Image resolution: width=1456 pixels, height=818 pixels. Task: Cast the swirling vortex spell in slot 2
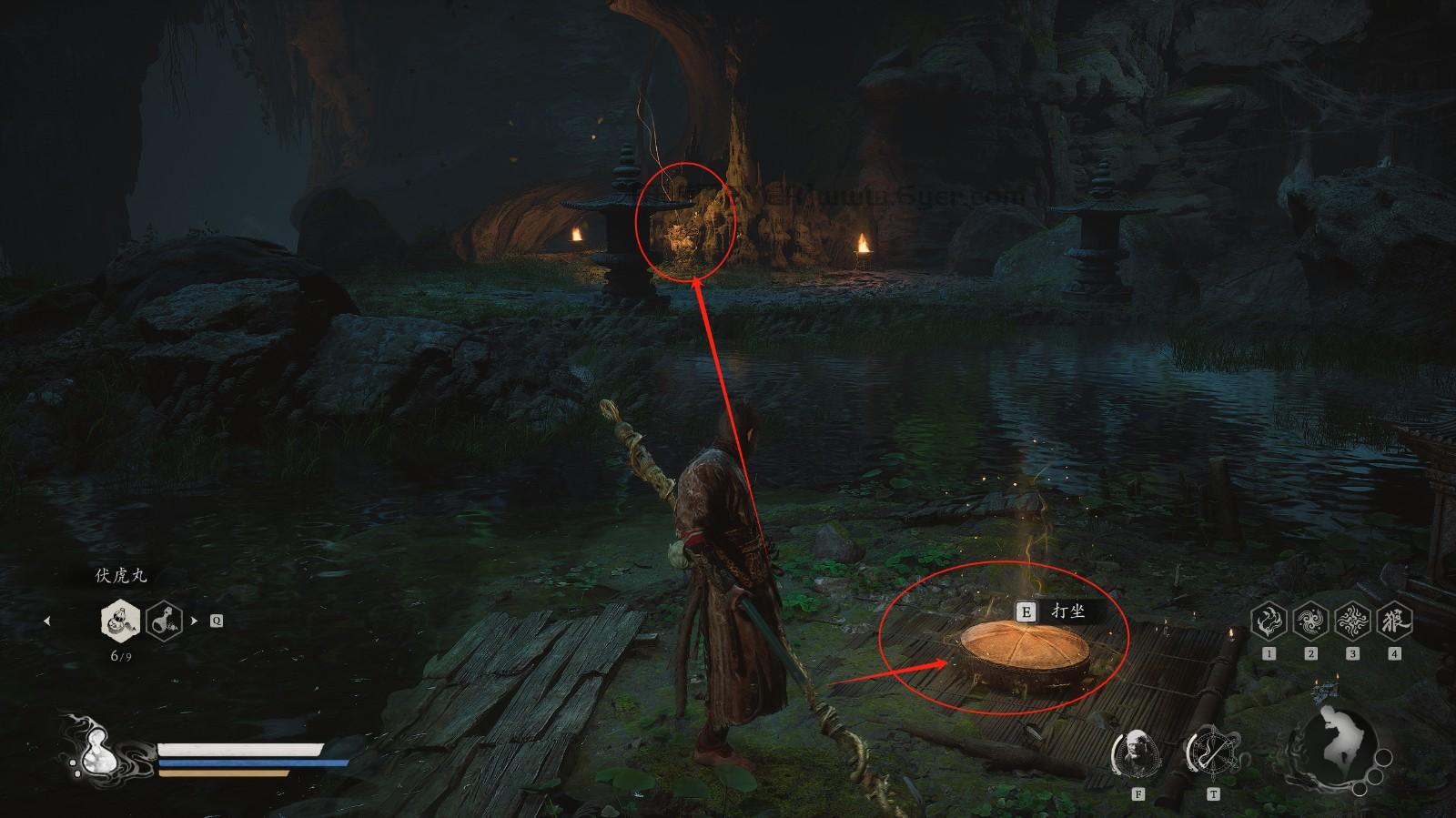[1310, 621]
